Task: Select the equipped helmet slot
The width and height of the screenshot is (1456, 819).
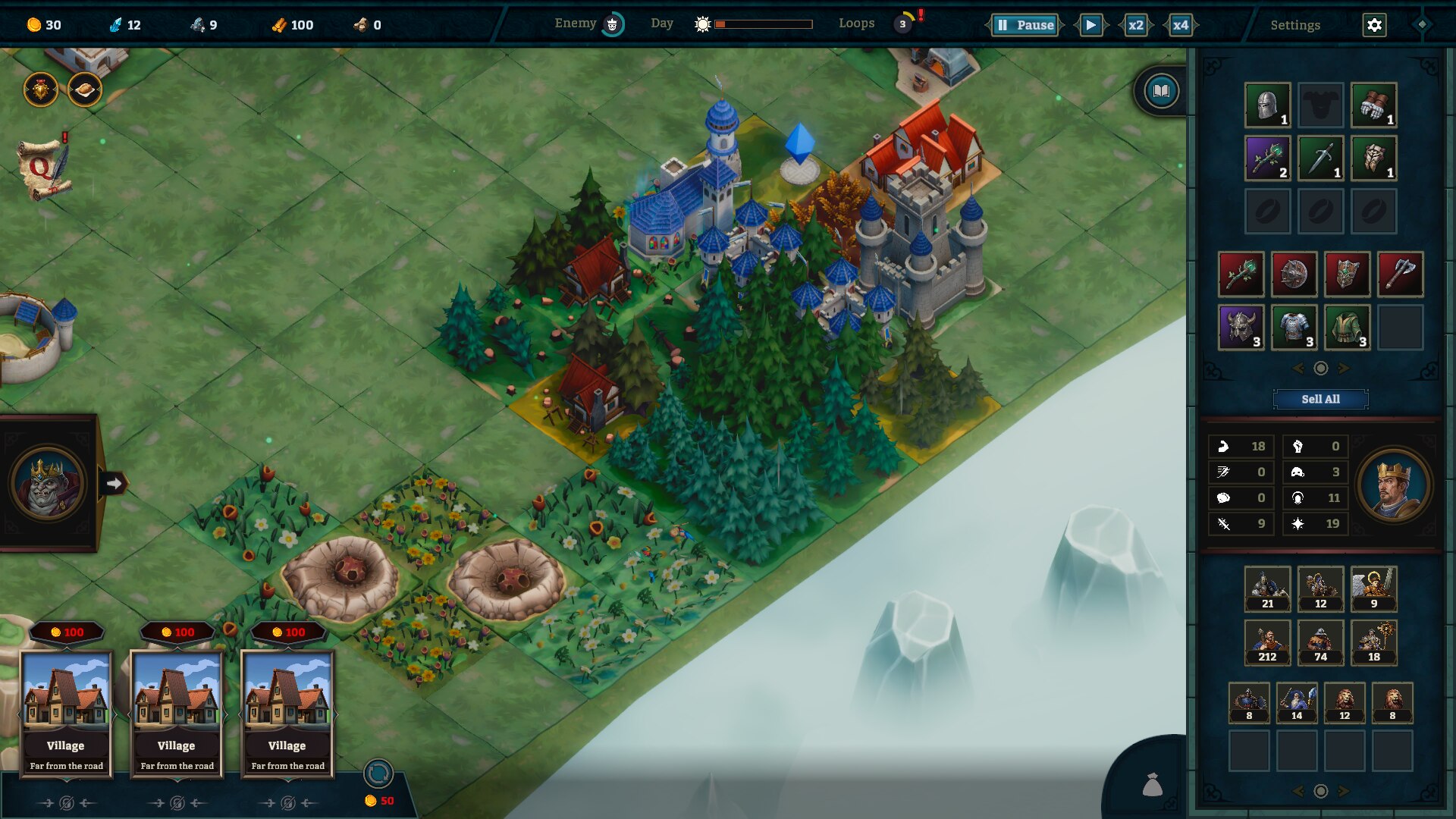Action: click(x=1267, y=105)
